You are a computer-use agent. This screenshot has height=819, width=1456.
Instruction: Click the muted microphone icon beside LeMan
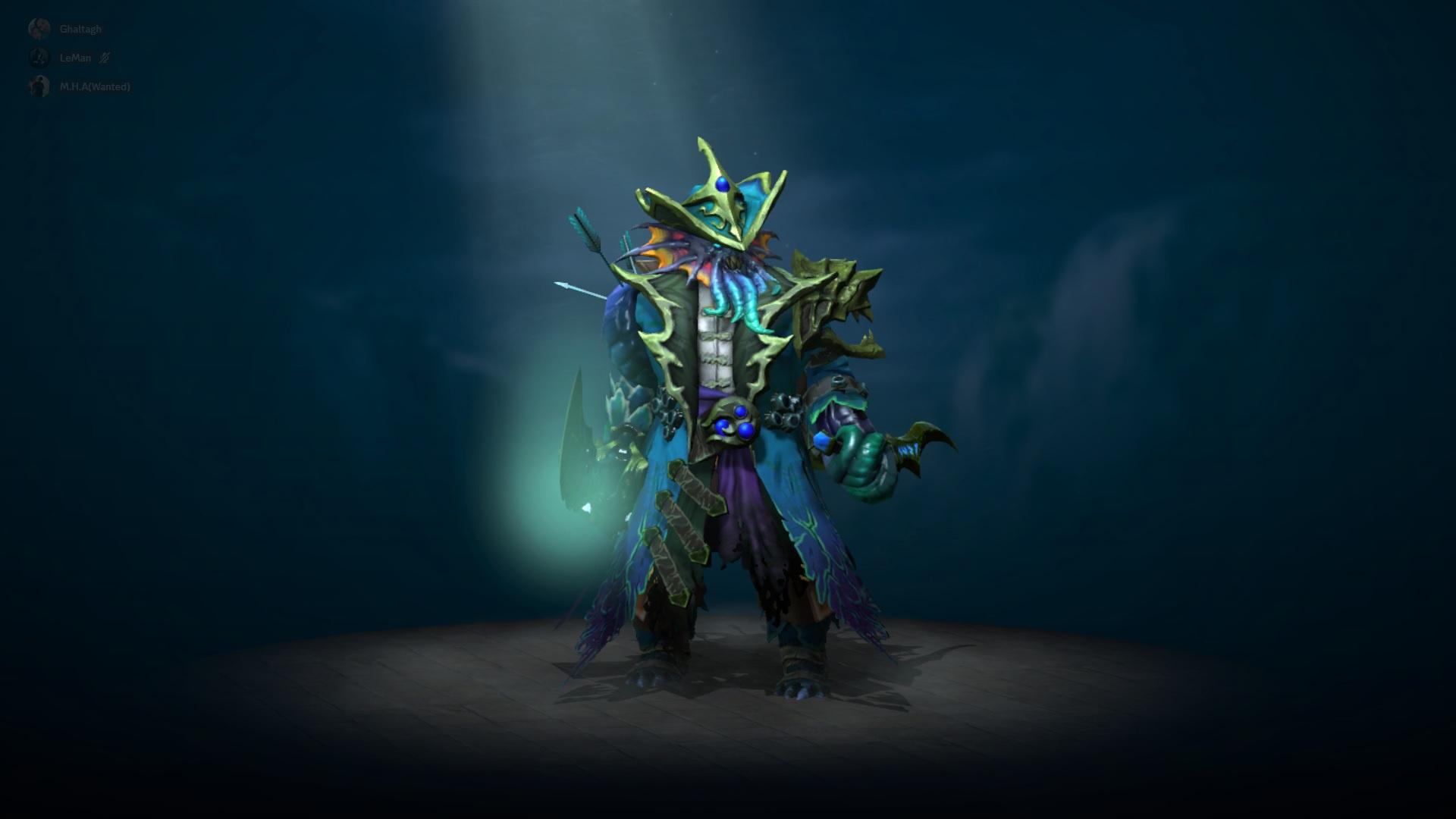104,58
